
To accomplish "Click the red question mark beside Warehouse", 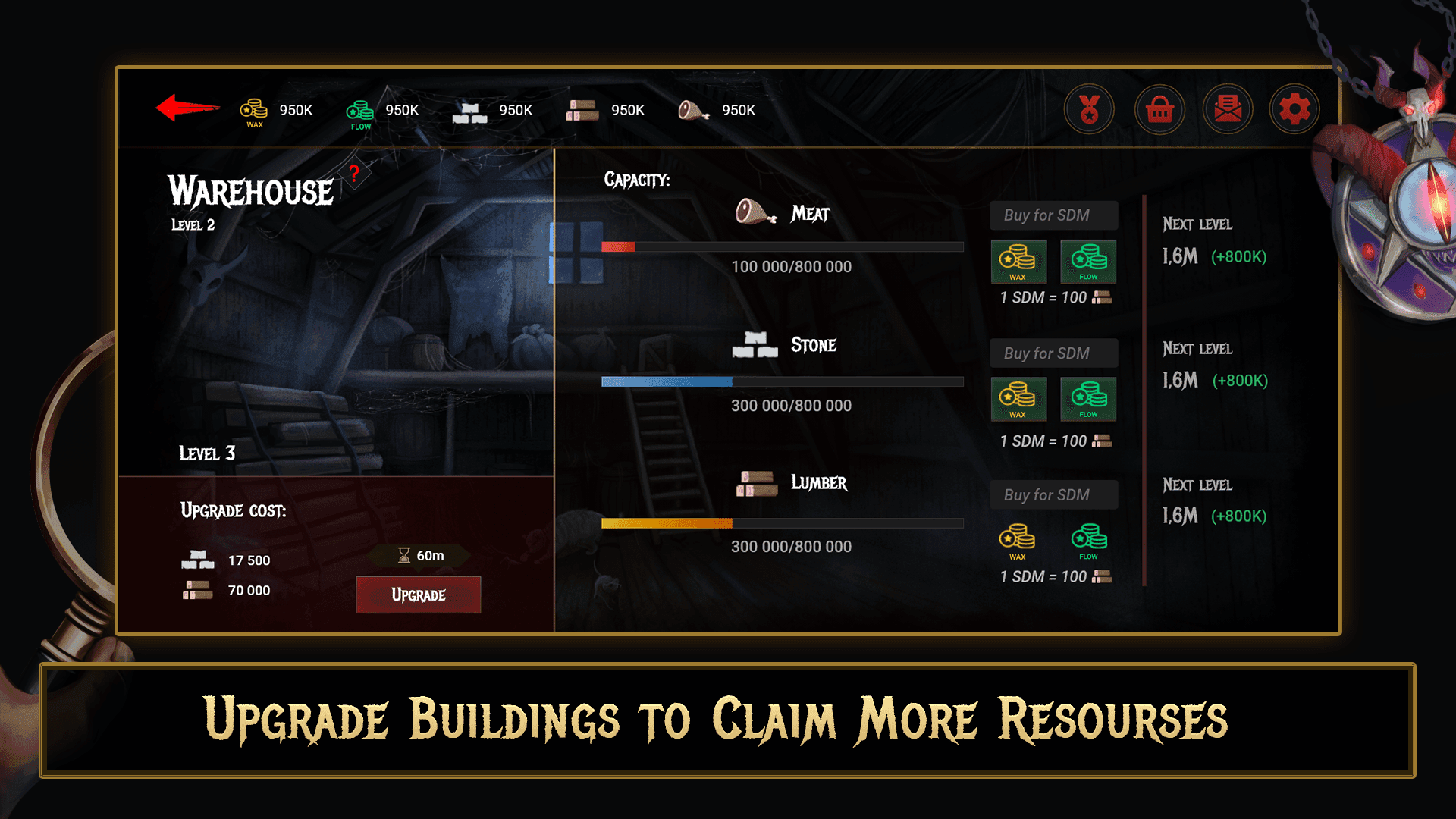I will click(355, 174).
